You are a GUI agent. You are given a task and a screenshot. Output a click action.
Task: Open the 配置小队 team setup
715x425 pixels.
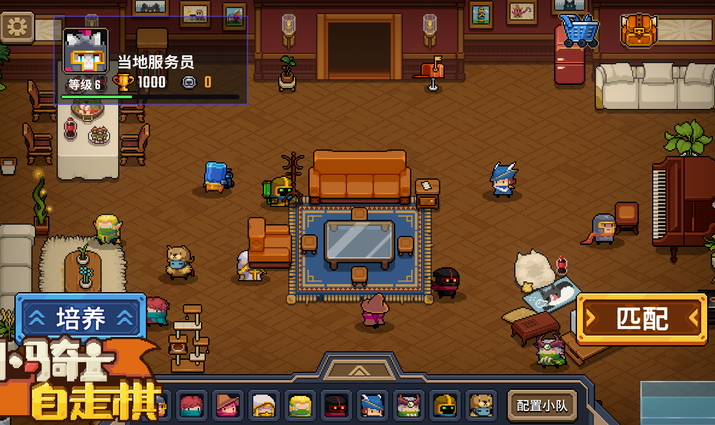click(x=543, y=405)
